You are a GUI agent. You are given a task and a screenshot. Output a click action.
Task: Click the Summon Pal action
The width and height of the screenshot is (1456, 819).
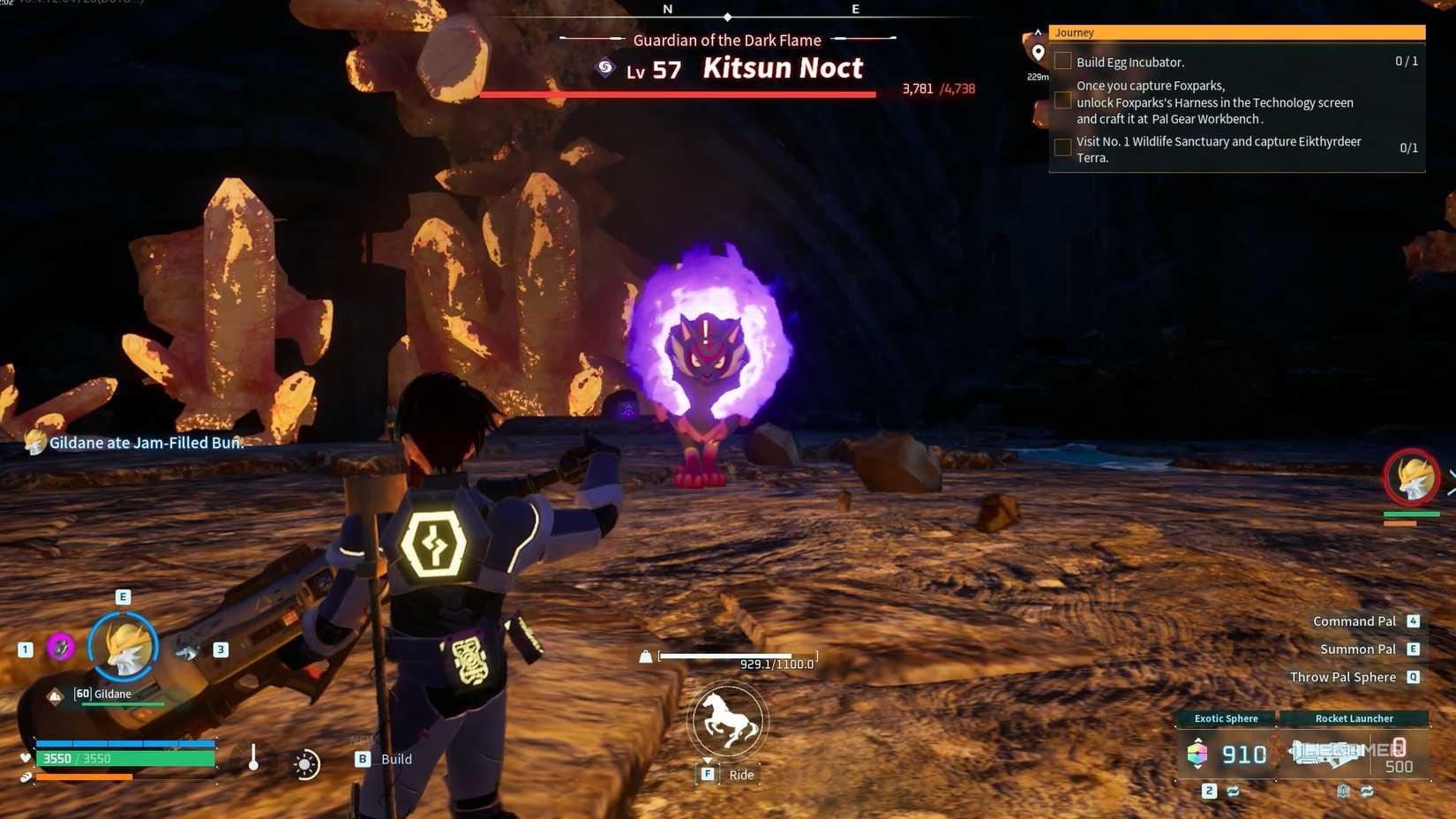(1356, 649)
